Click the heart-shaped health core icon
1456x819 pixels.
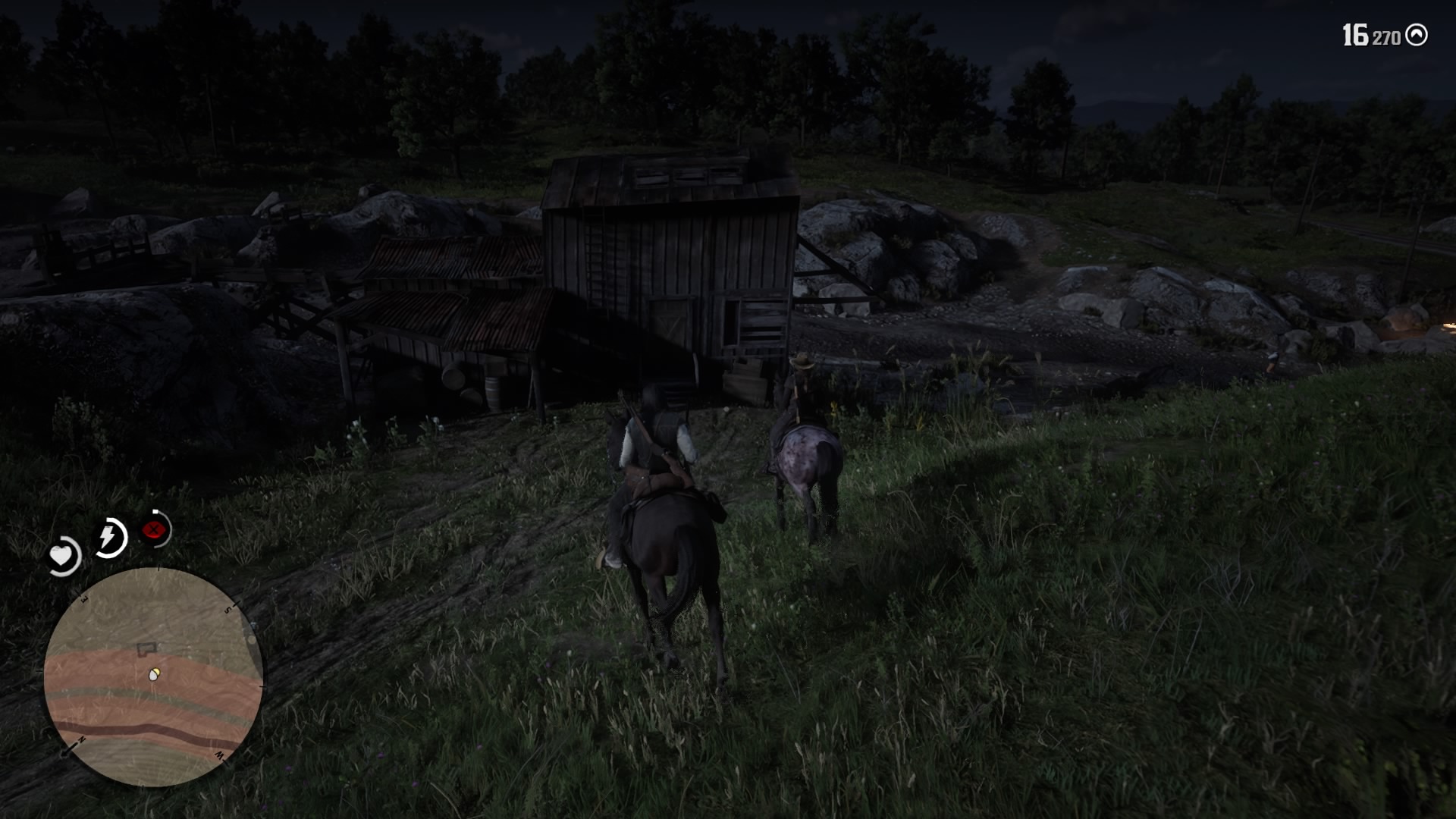click(62, 554)
